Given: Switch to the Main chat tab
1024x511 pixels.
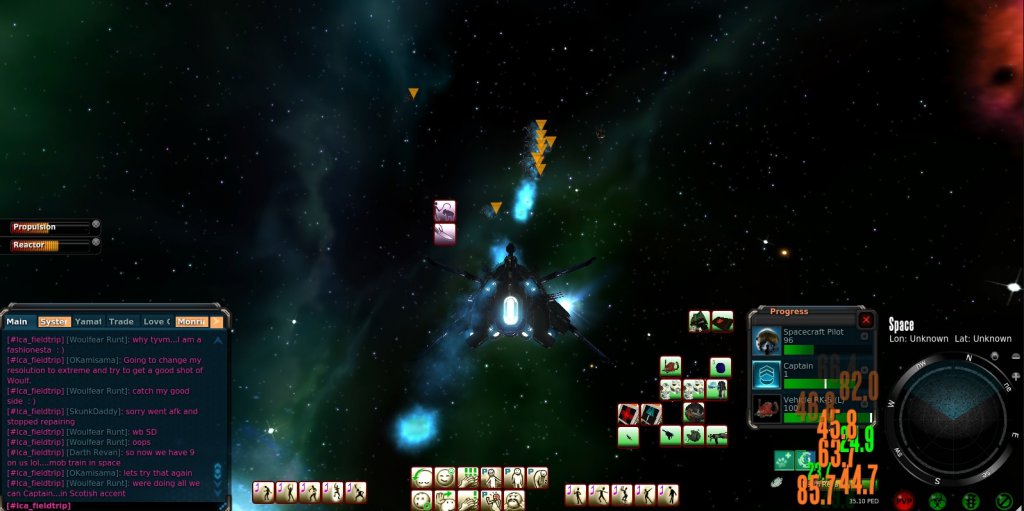Looking at the screenshot, I should [x=18, y=322].
